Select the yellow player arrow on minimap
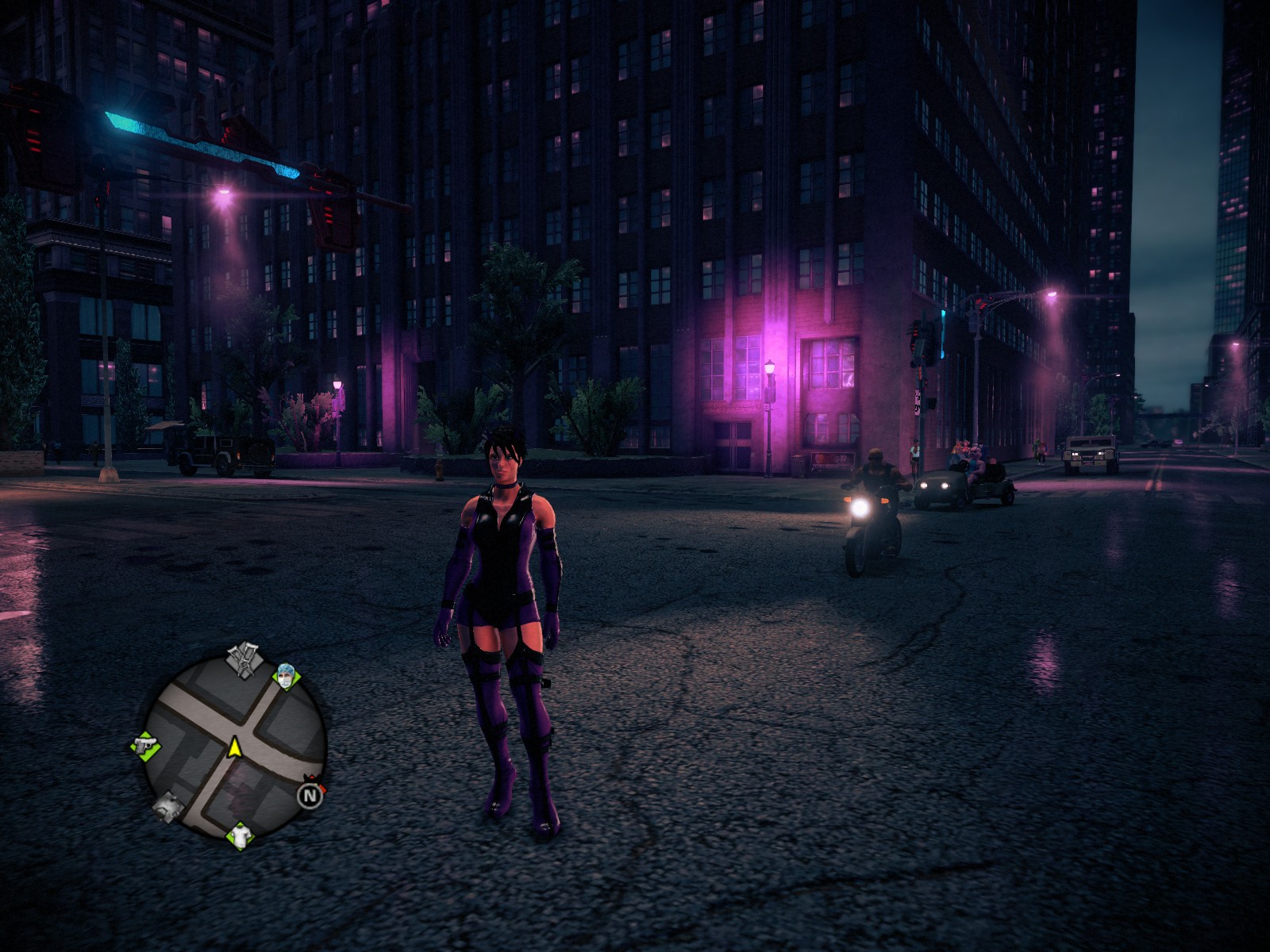Viewport: 1270px width, 952px height. point(235,747)
